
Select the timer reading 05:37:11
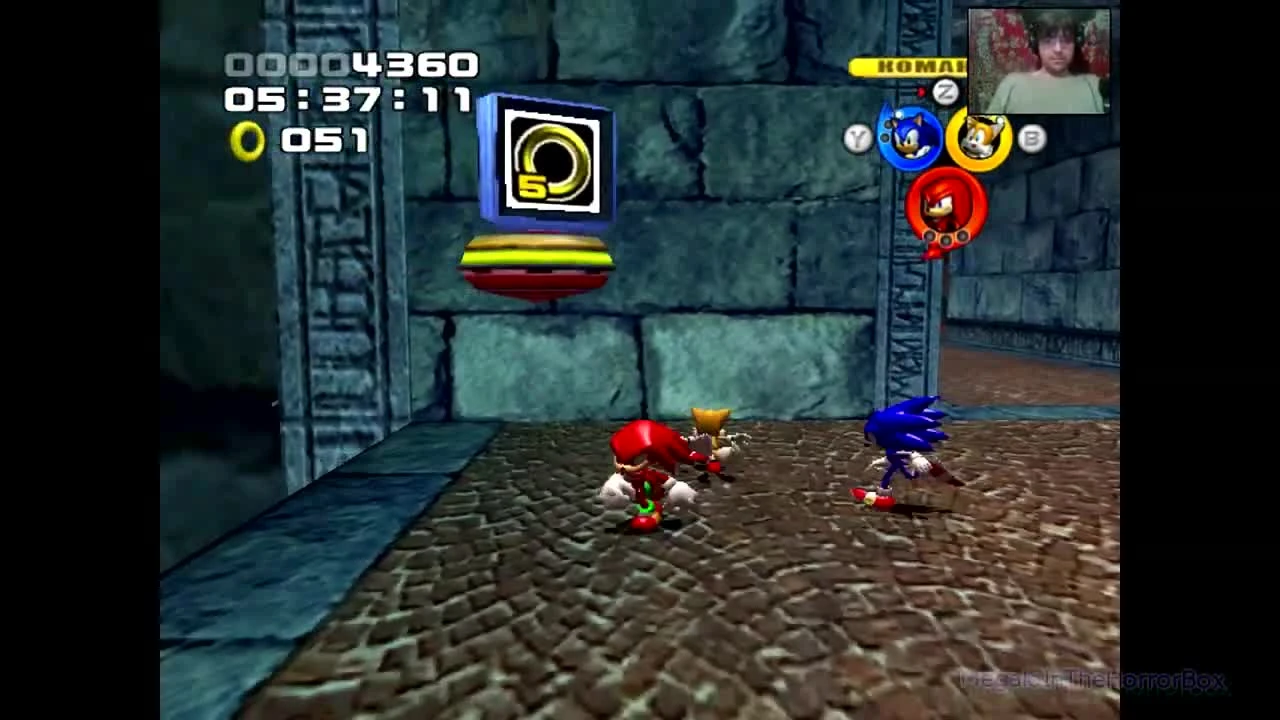pyautogui.click(x=352, y=101)
